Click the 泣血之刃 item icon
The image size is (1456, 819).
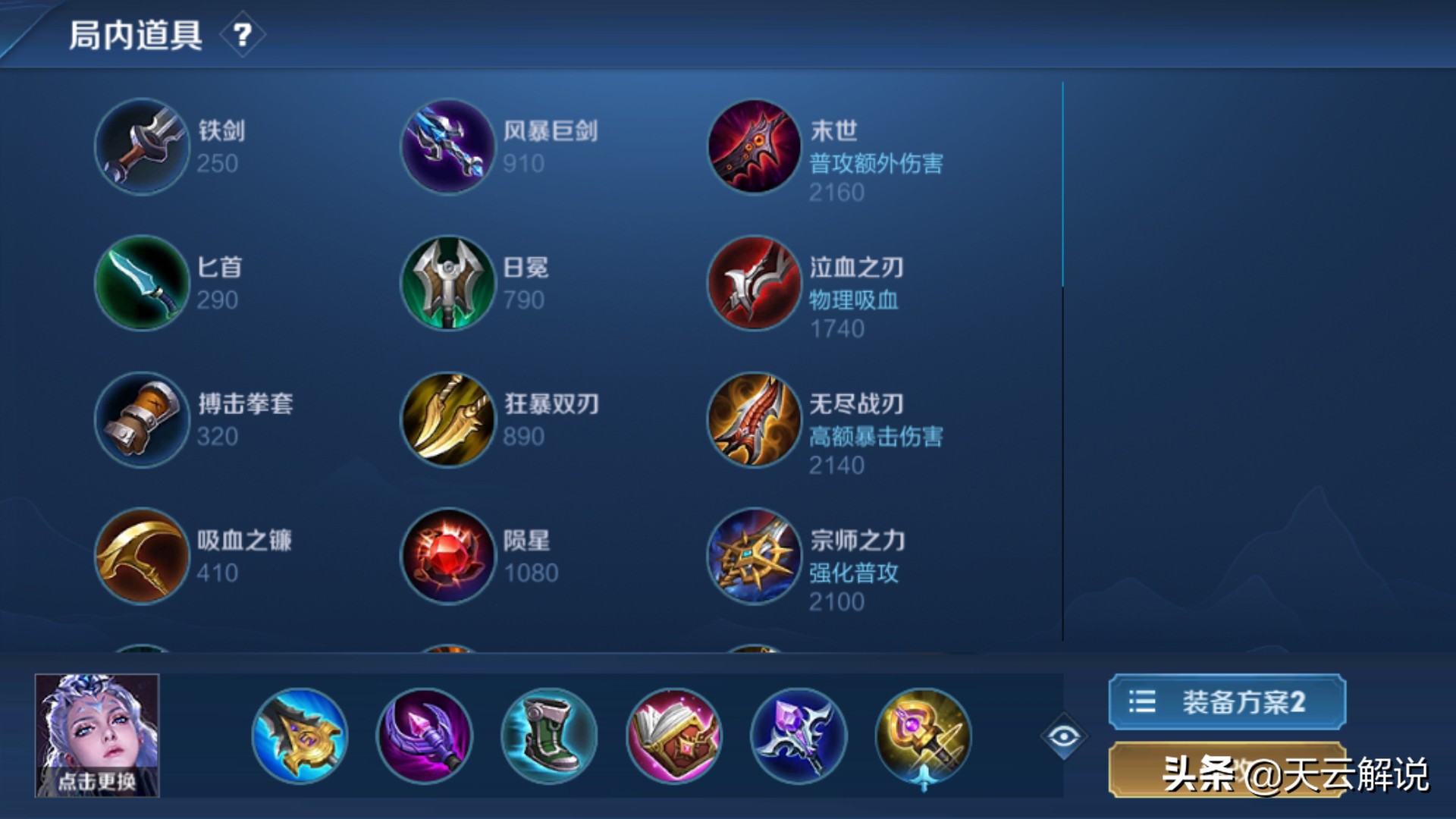(x=753, y=284)
